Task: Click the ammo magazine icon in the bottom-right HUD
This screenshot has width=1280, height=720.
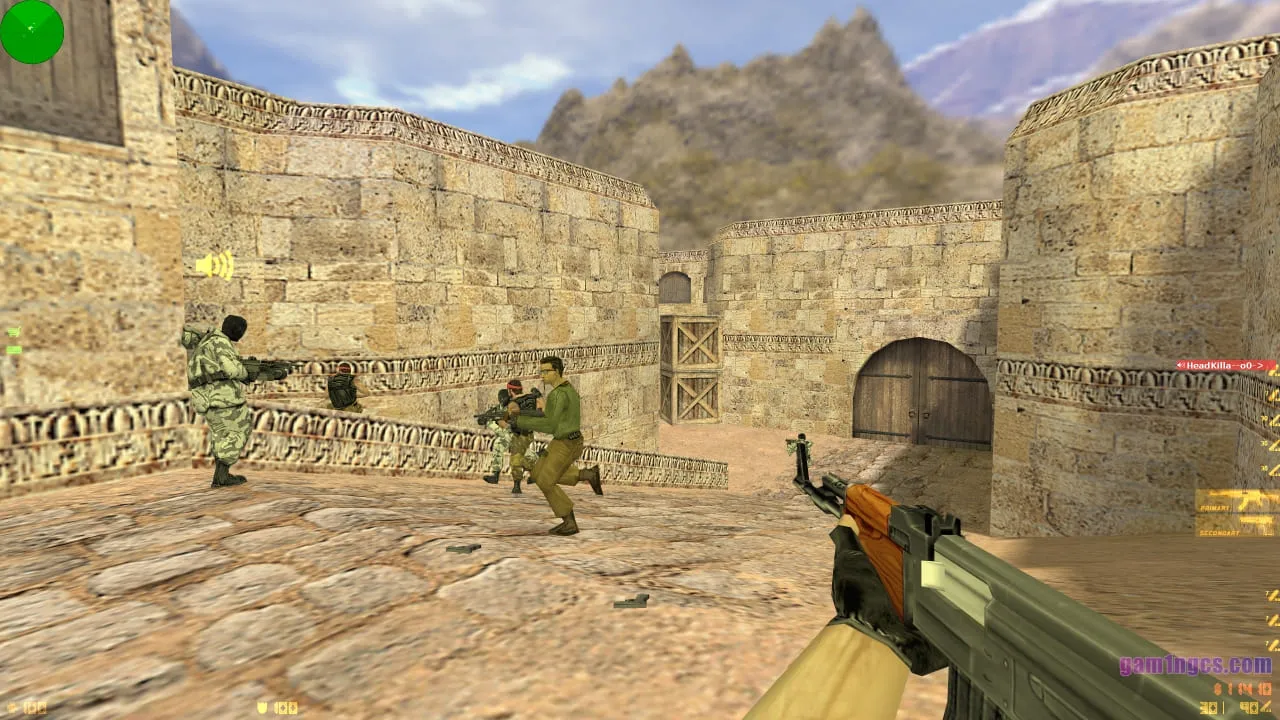Action: pyautogui.click(x=1266, y=707)
